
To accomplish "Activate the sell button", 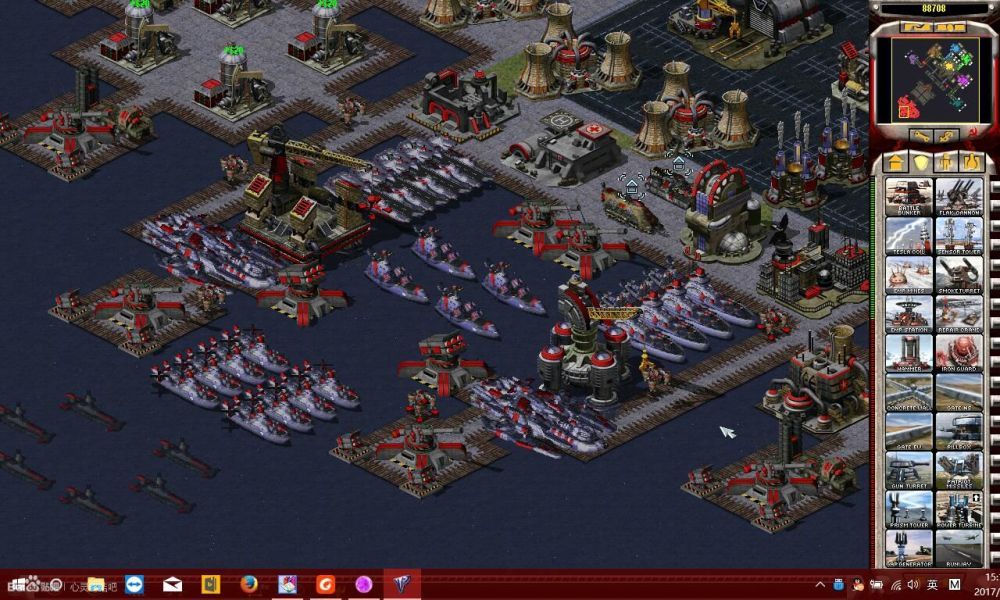I will pos(949,135).
